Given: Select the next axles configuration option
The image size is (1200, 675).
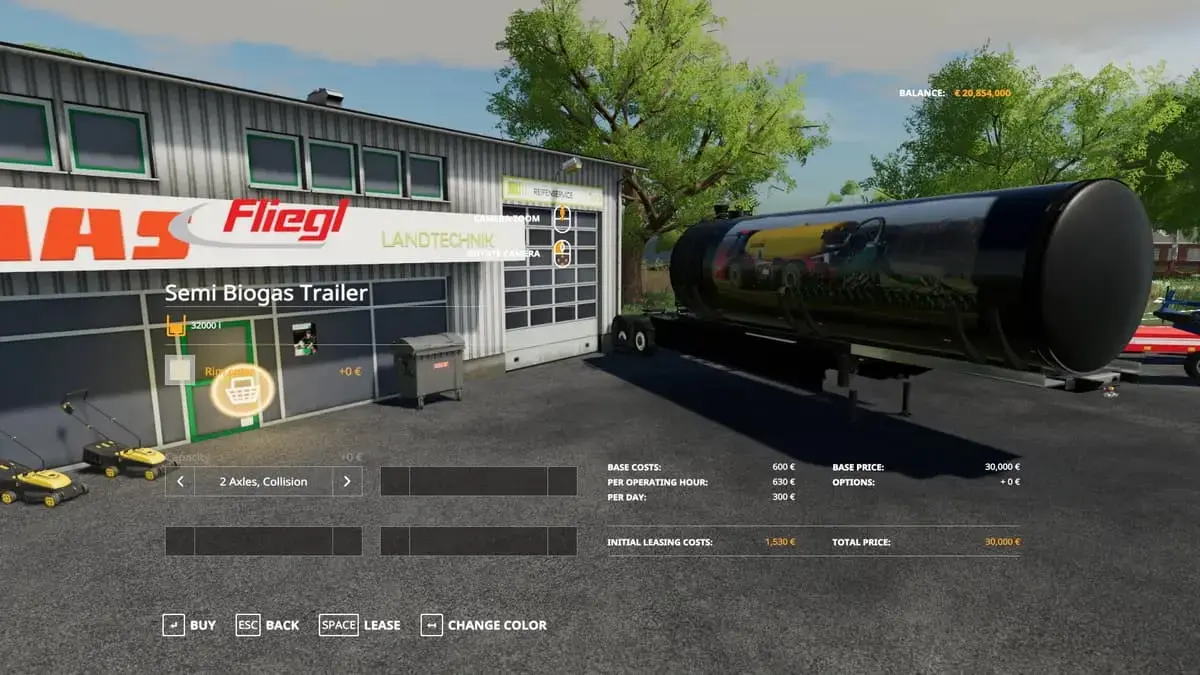Looking at the screenshot, I should (347, 481).
